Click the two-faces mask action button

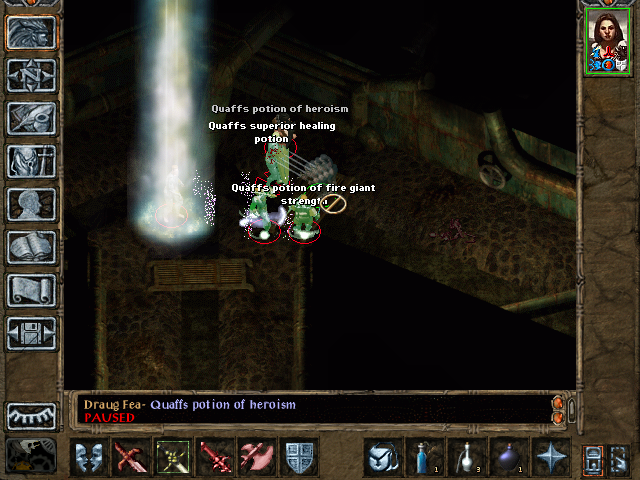coord(90,457)
